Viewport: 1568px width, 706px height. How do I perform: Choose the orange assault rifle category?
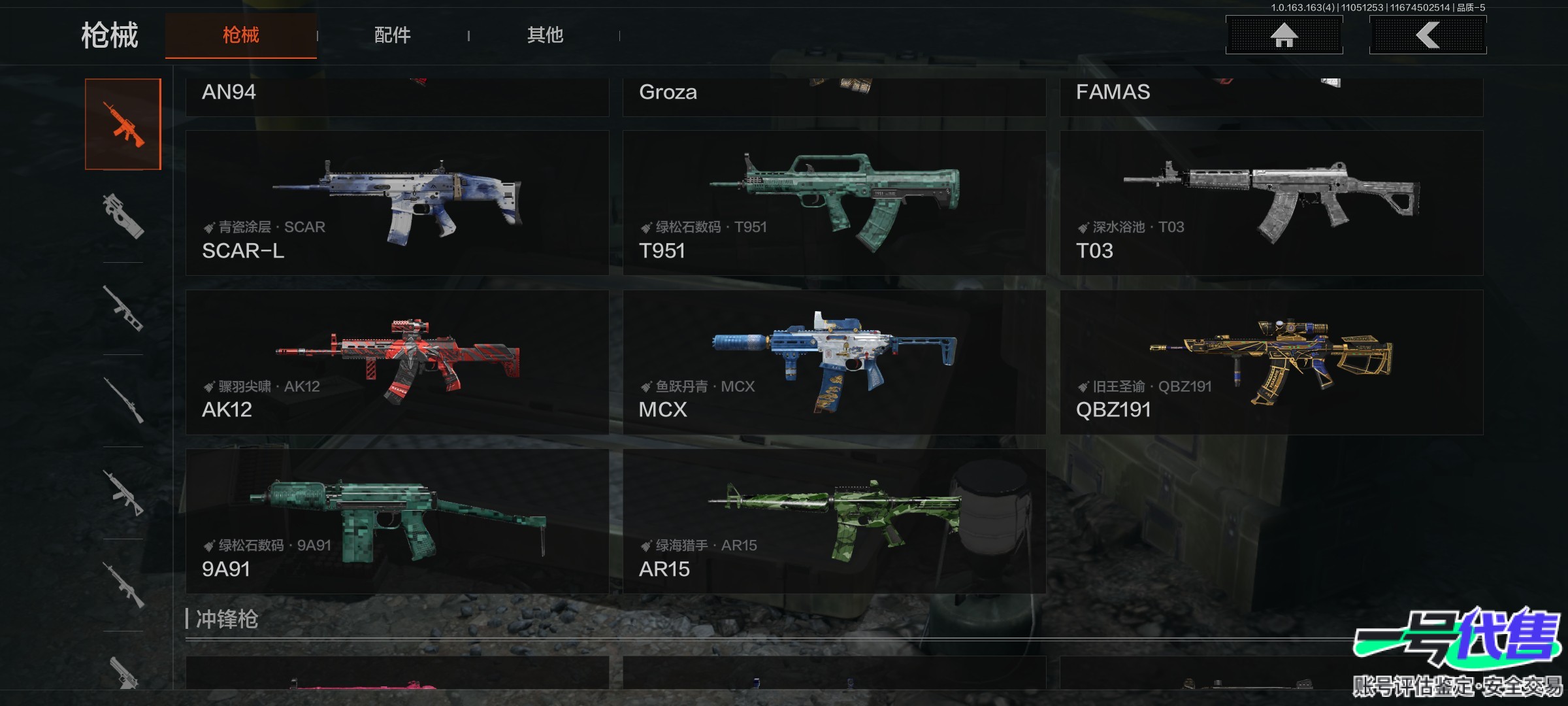[123, 124]
